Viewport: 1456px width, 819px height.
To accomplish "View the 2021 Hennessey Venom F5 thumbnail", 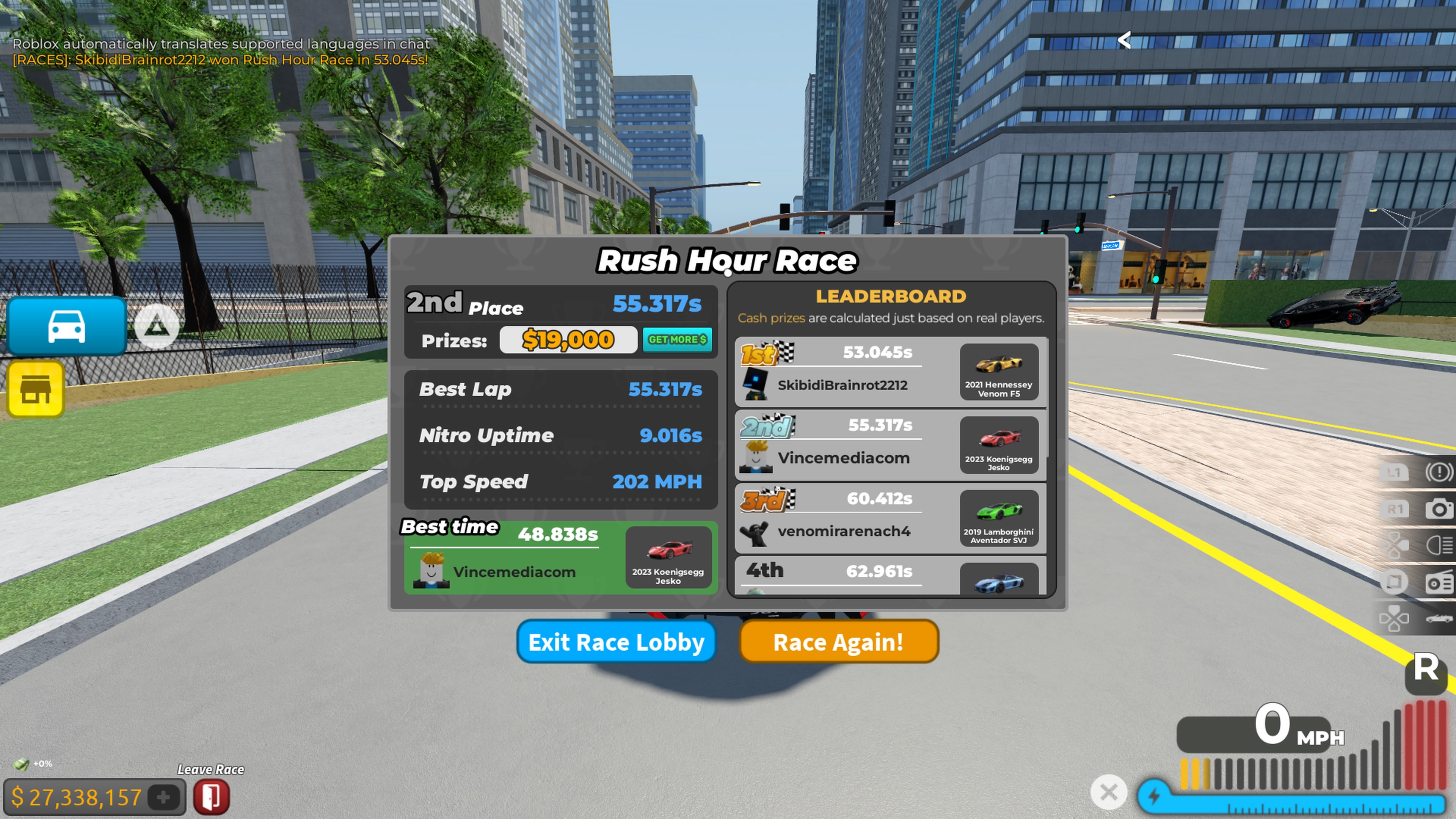I will [999, 372].
